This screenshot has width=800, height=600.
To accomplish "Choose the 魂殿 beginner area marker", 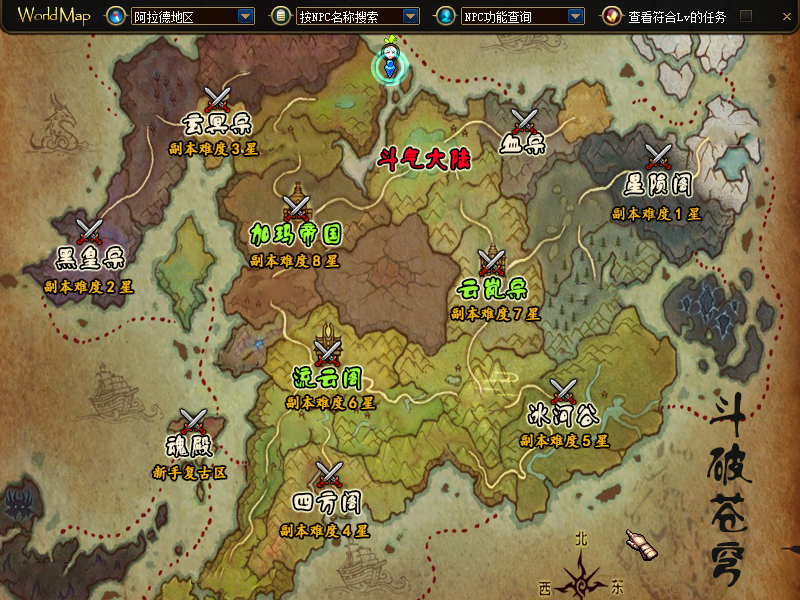I will 192,421.
